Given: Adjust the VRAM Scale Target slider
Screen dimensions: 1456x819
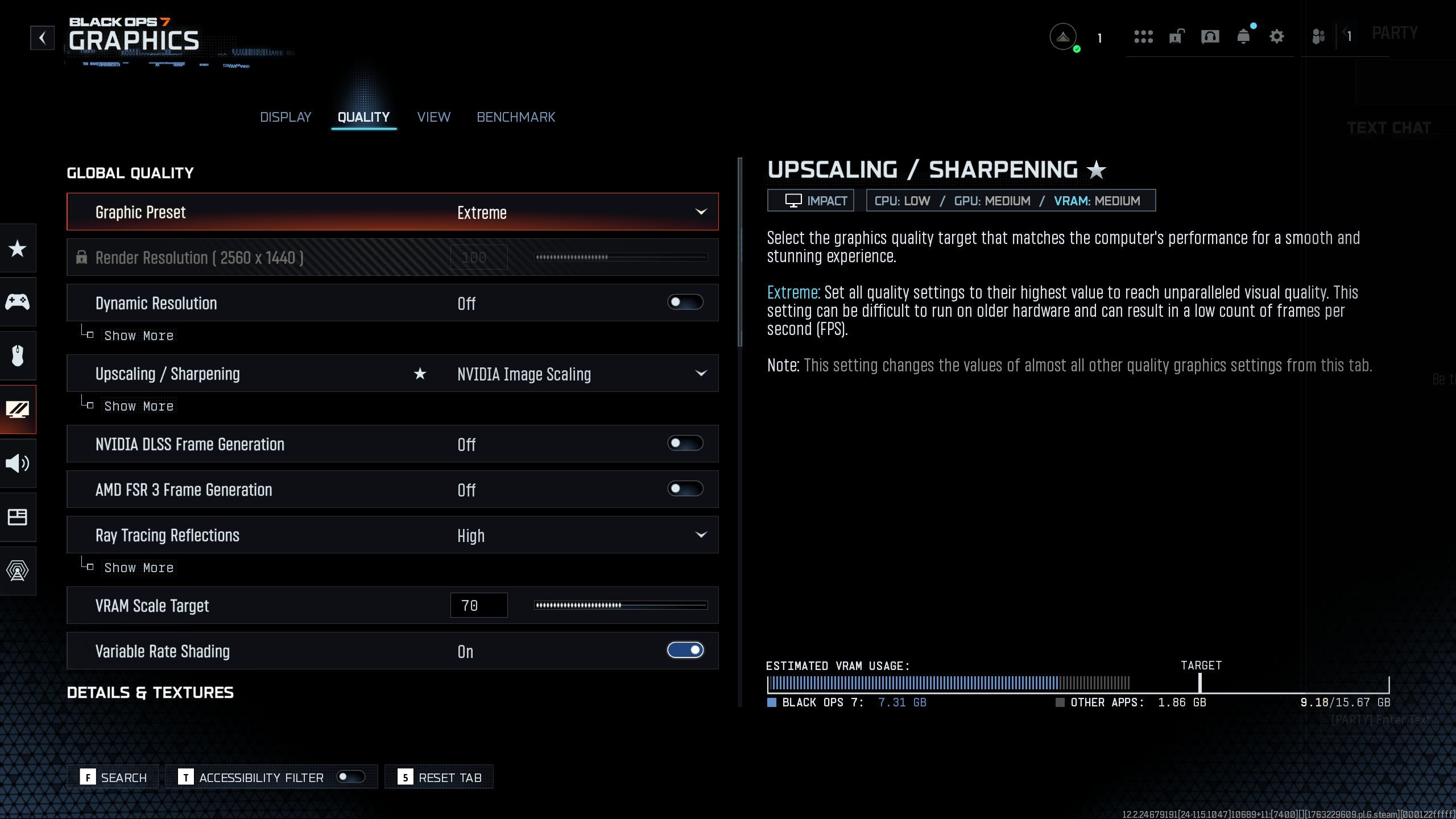Looking at the screenshot, I should pos(621,606).
